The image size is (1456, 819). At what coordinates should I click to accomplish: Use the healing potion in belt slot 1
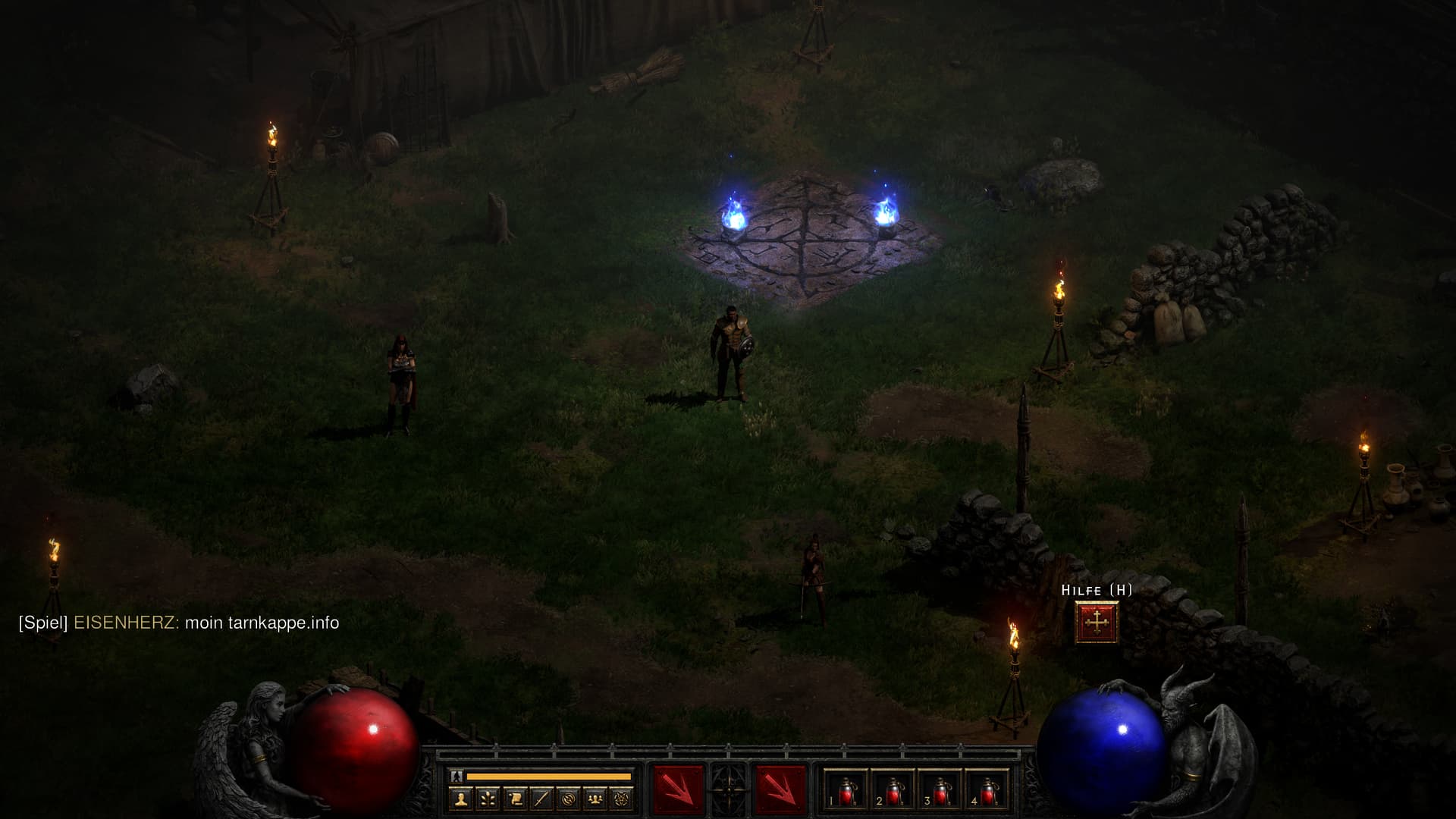click(x=846, y=791)
